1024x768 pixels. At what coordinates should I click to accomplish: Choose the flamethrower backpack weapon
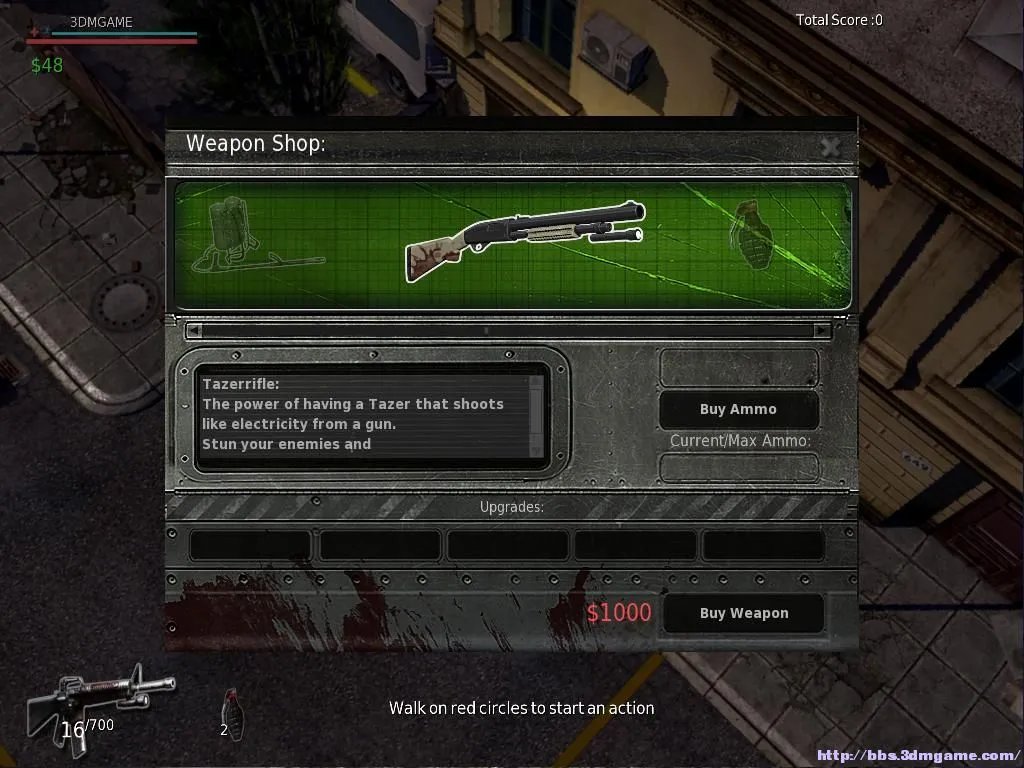click(x=240, y=237)
